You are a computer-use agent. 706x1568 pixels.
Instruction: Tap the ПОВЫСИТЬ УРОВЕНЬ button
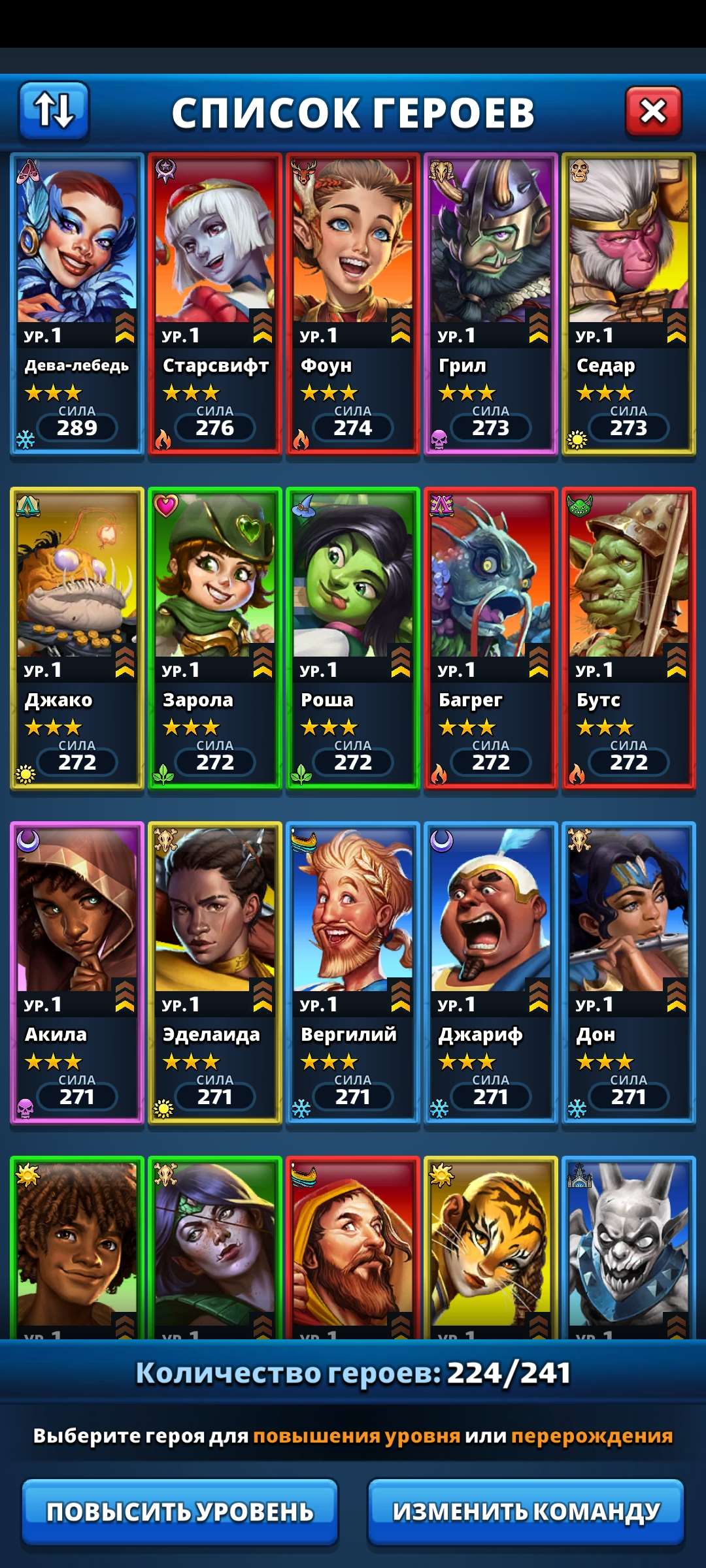180,1511
